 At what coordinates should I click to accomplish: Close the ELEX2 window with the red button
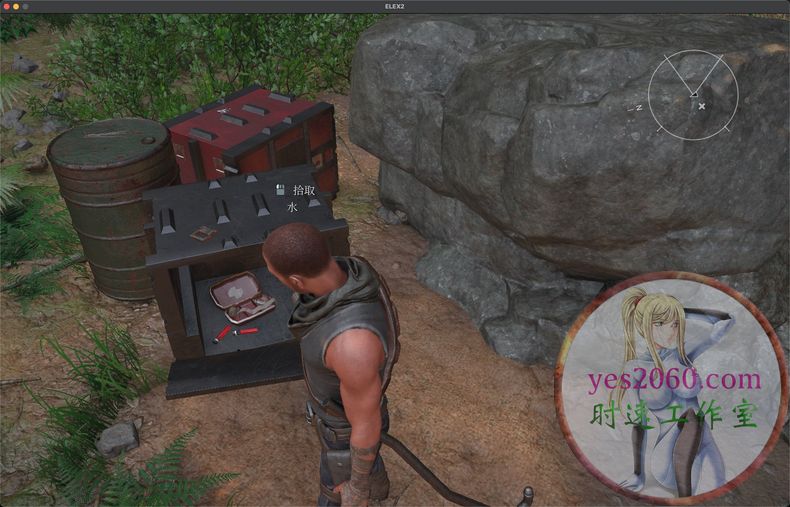tap(6, 6)
